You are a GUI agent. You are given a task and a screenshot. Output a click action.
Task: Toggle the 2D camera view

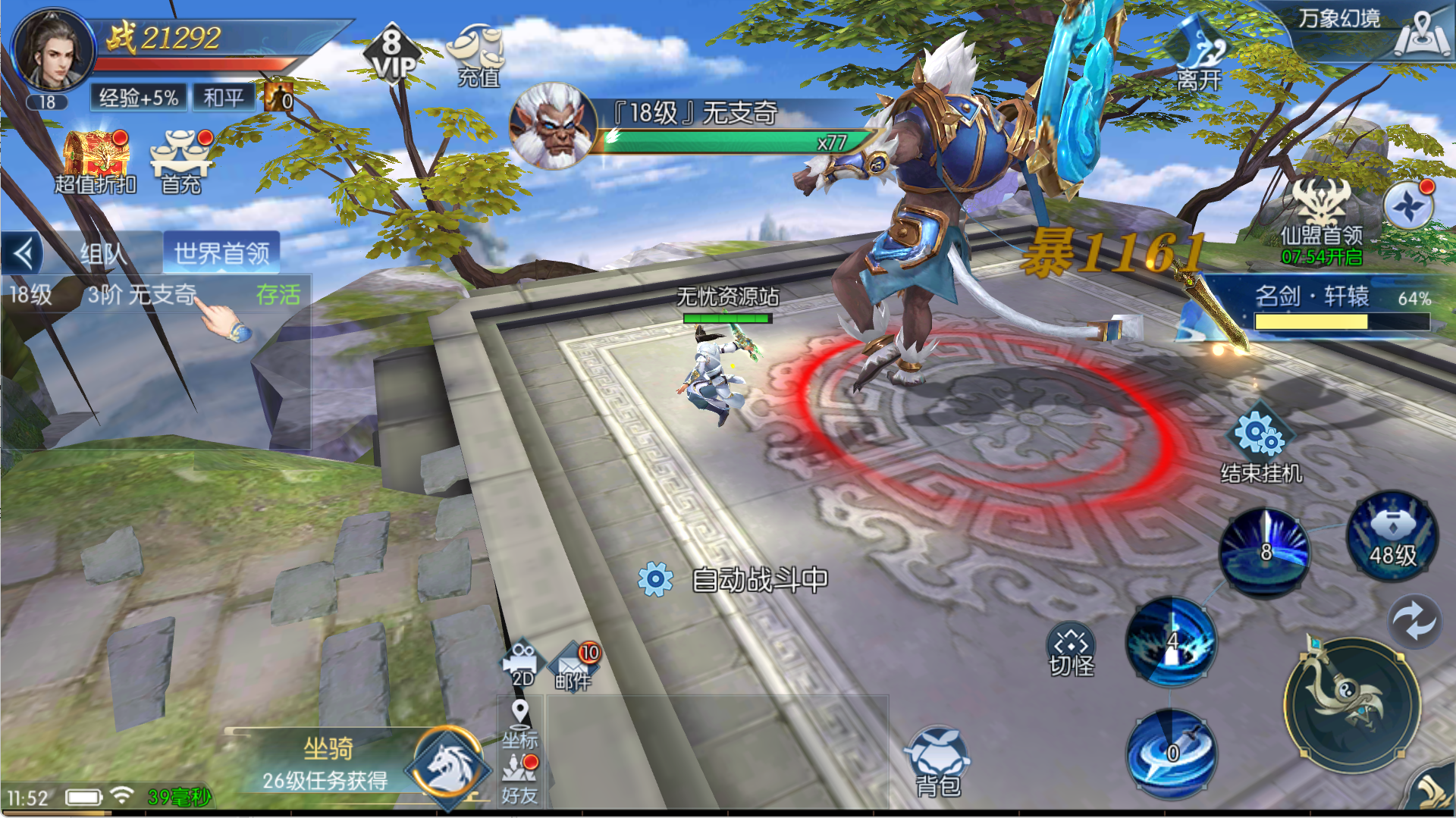[x=522, y=665]
